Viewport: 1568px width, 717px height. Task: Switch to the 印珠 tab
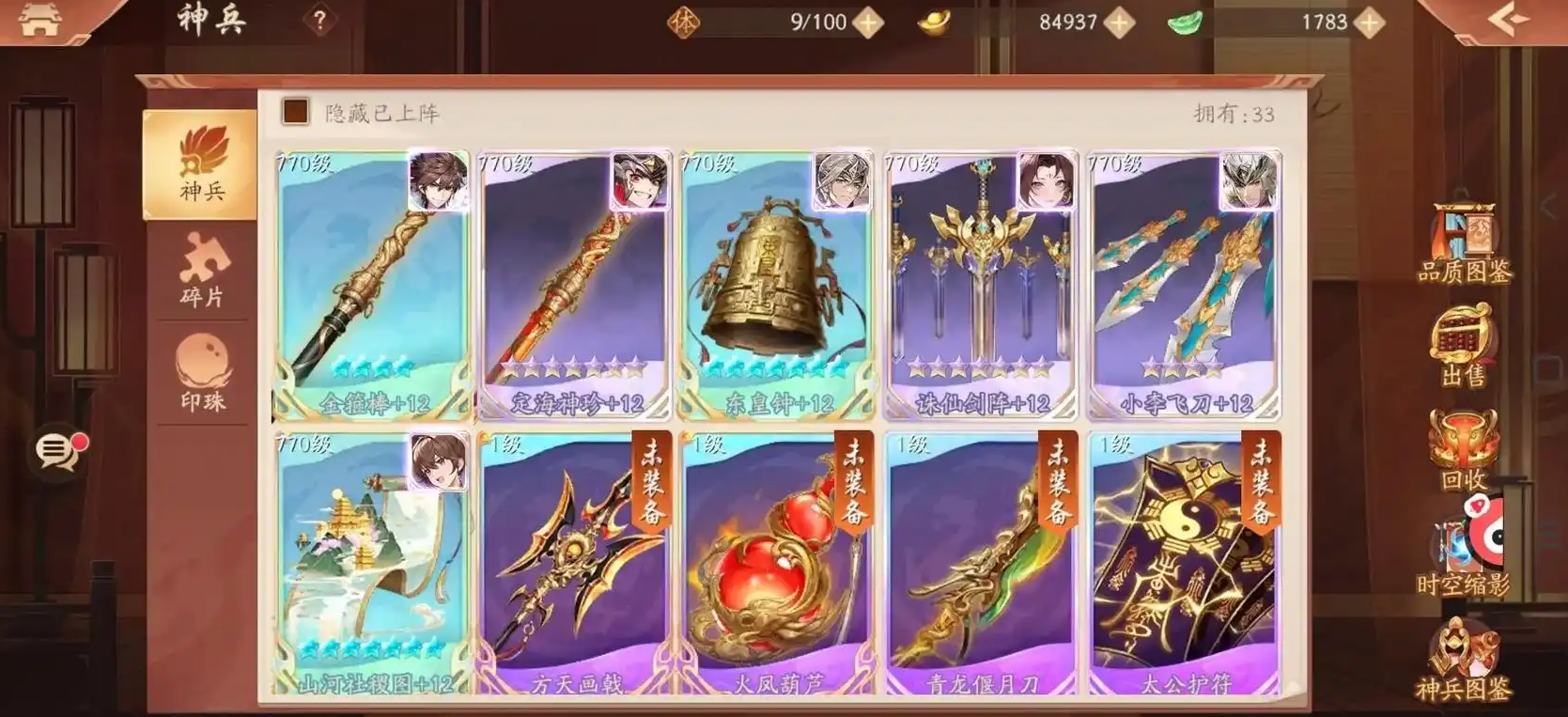click(x=202, y=374)
